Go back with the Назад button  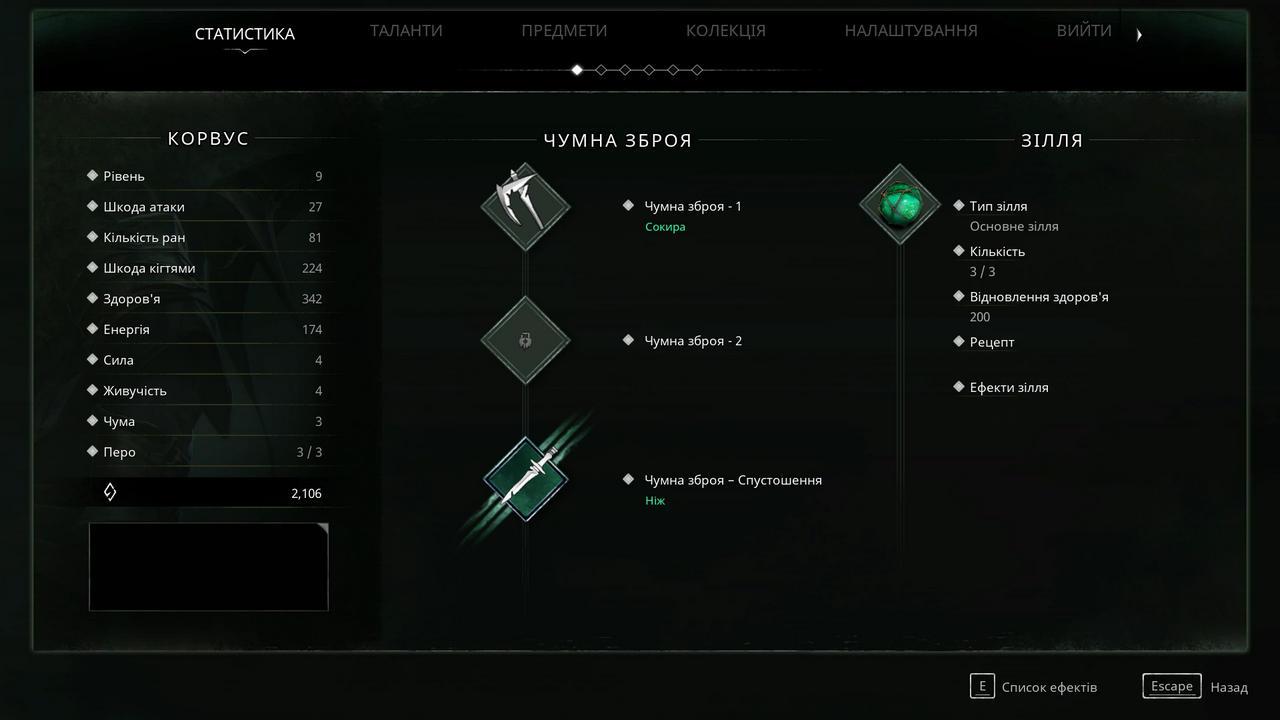tap(1197, 687)
